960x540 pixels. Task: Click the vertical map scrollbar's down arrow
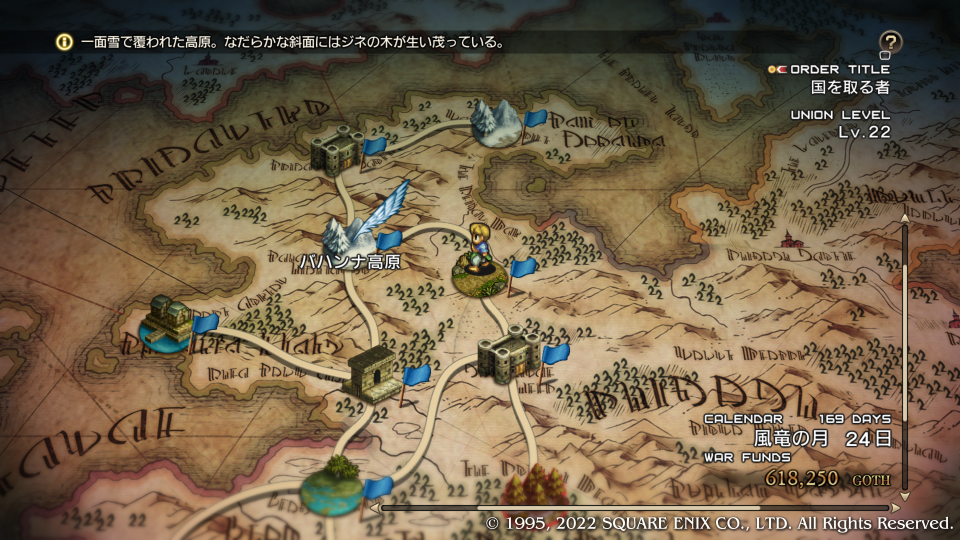point(906,495)
